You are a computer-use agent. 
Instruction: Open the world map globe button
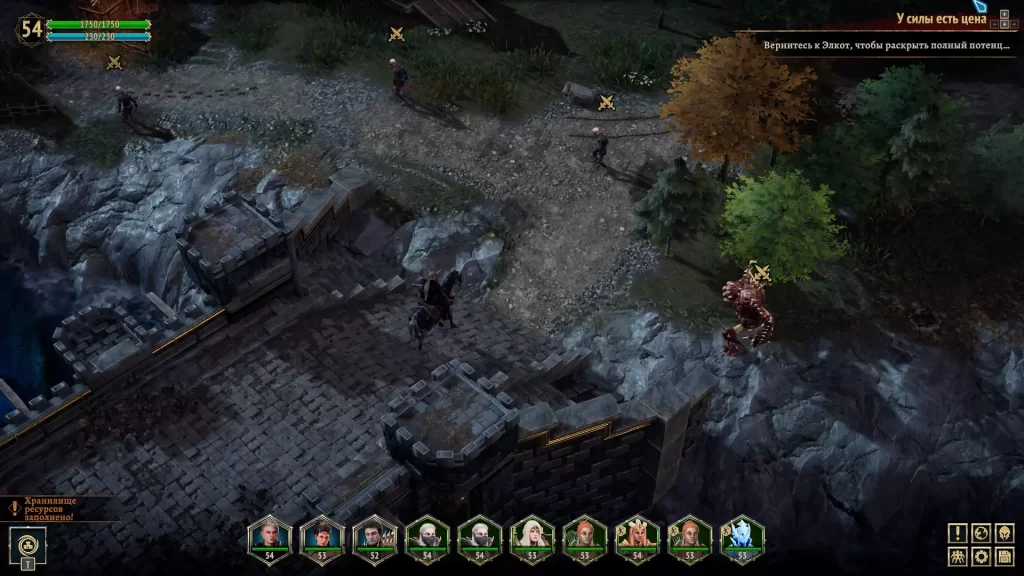pyautogui.click(x=981, y=533)
